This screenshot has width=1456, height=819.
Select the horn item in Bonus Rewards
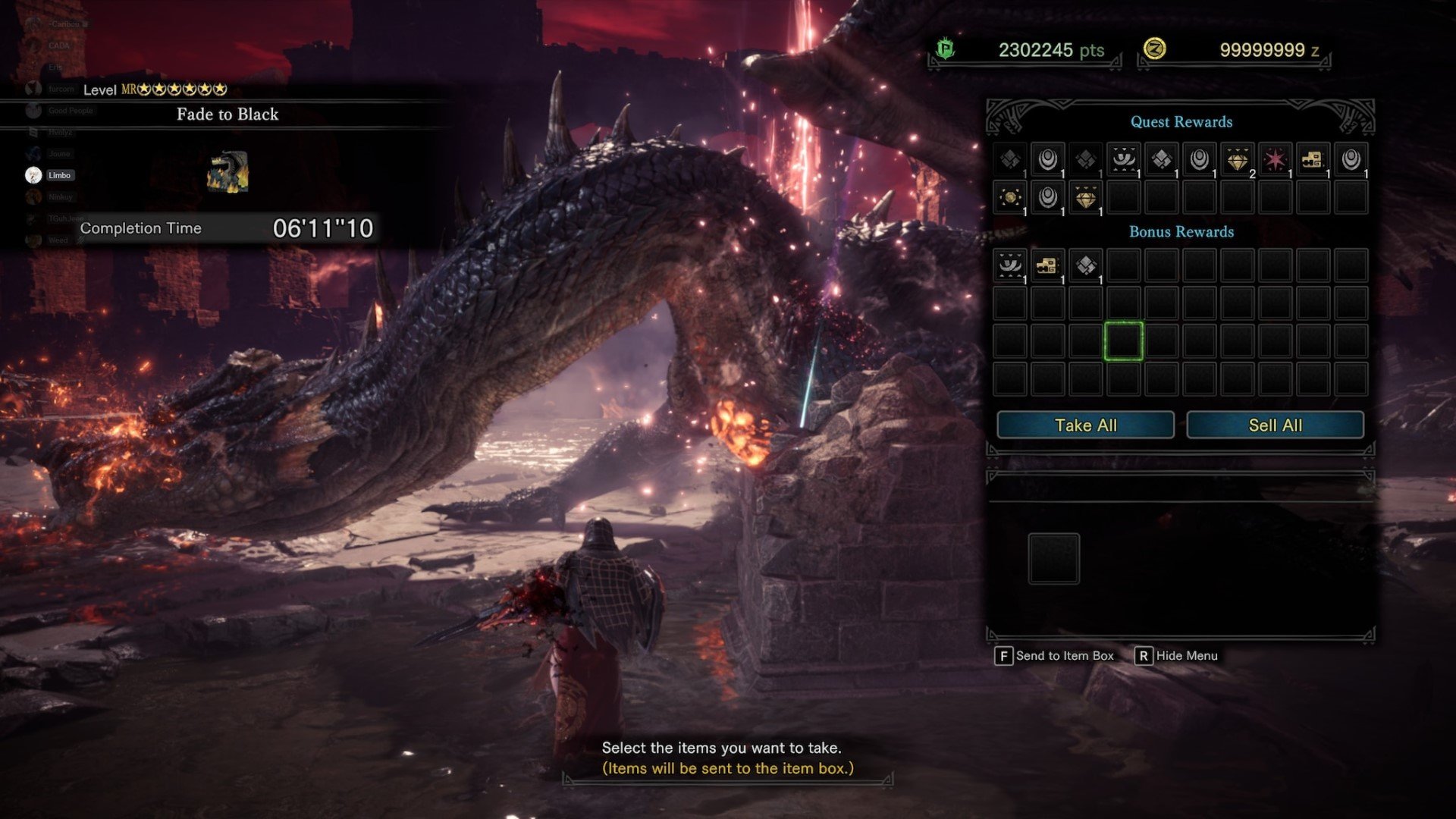(1010, 265)
